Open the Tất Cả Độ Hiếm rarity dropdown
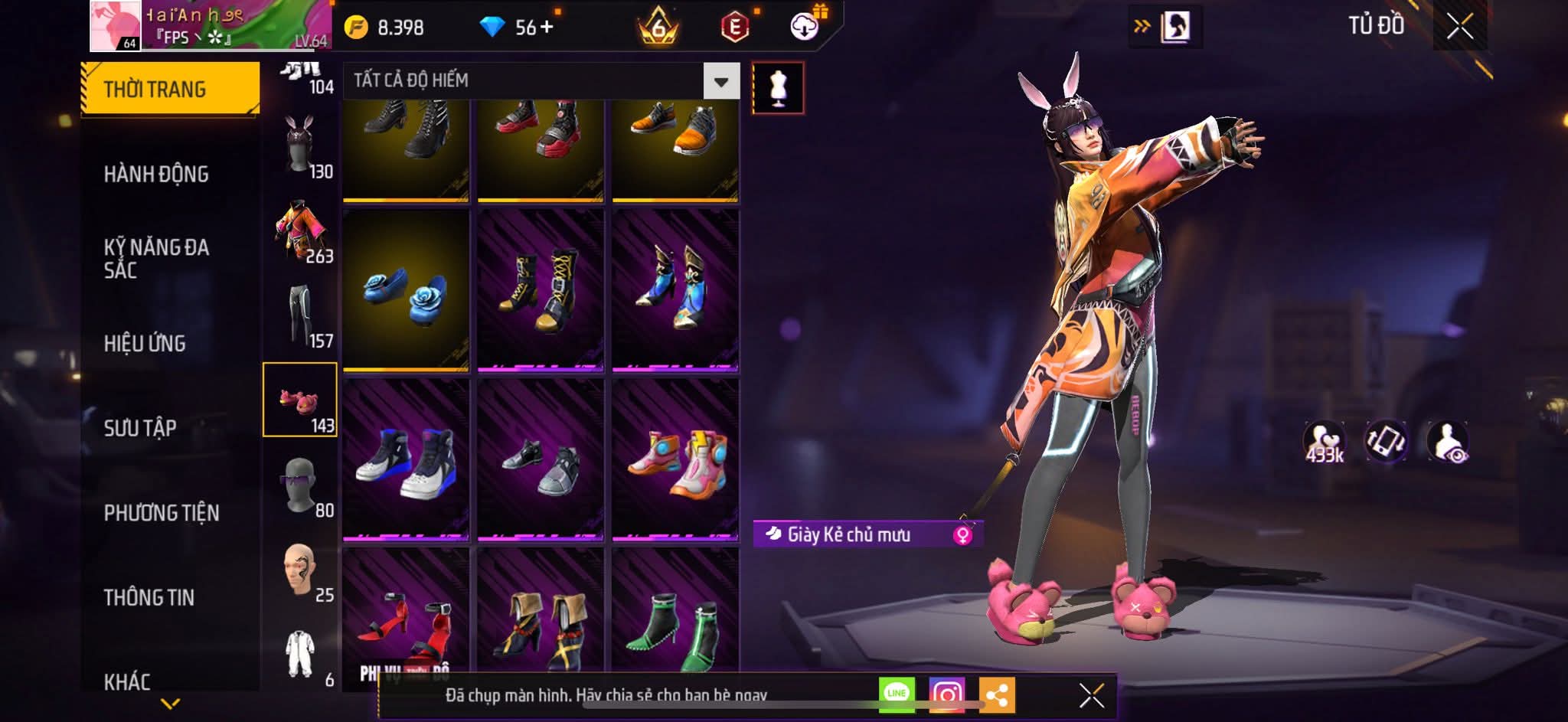This screenshot has width=1568, height=722. click(x=720, y=81)
